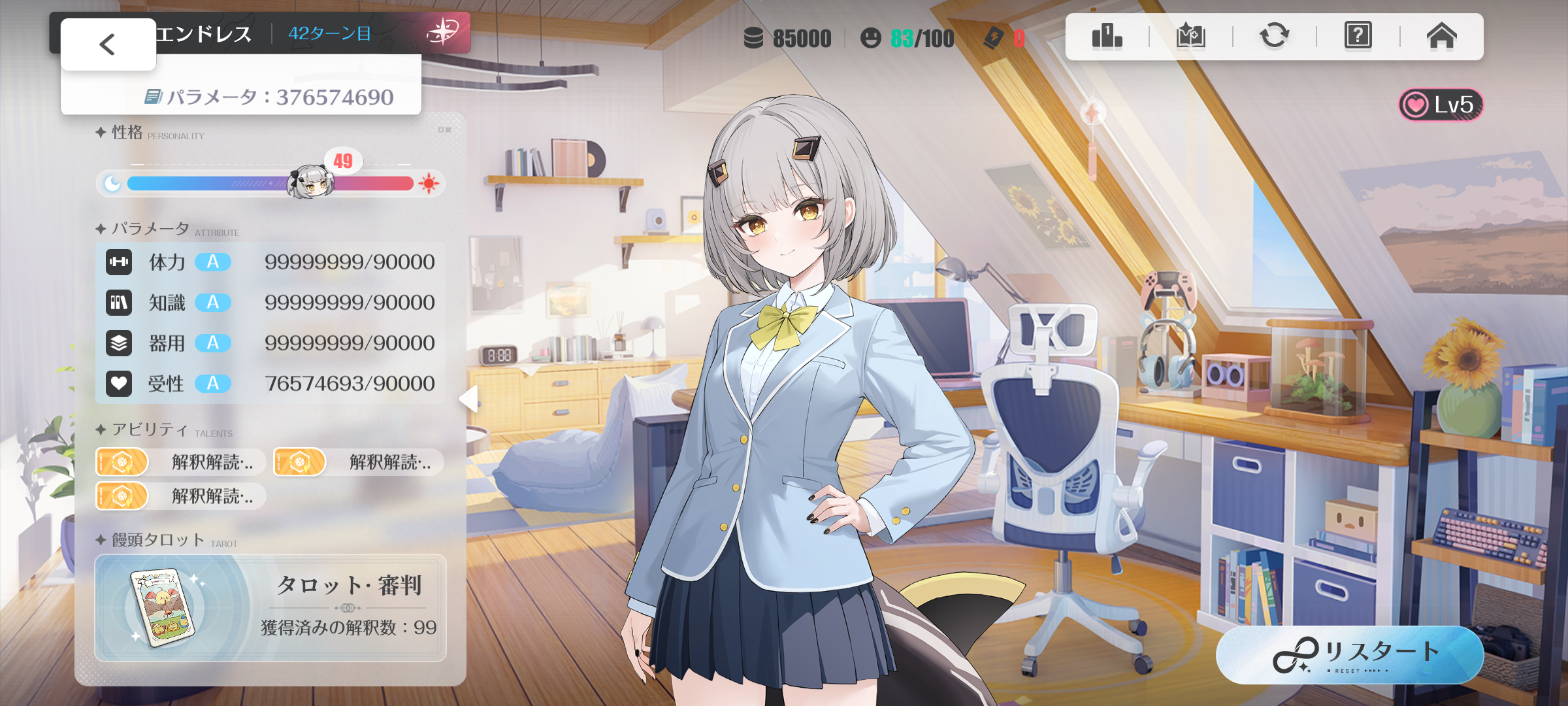
Task: Click the リスタート restart button
Action: click(x=1349, y=655)
